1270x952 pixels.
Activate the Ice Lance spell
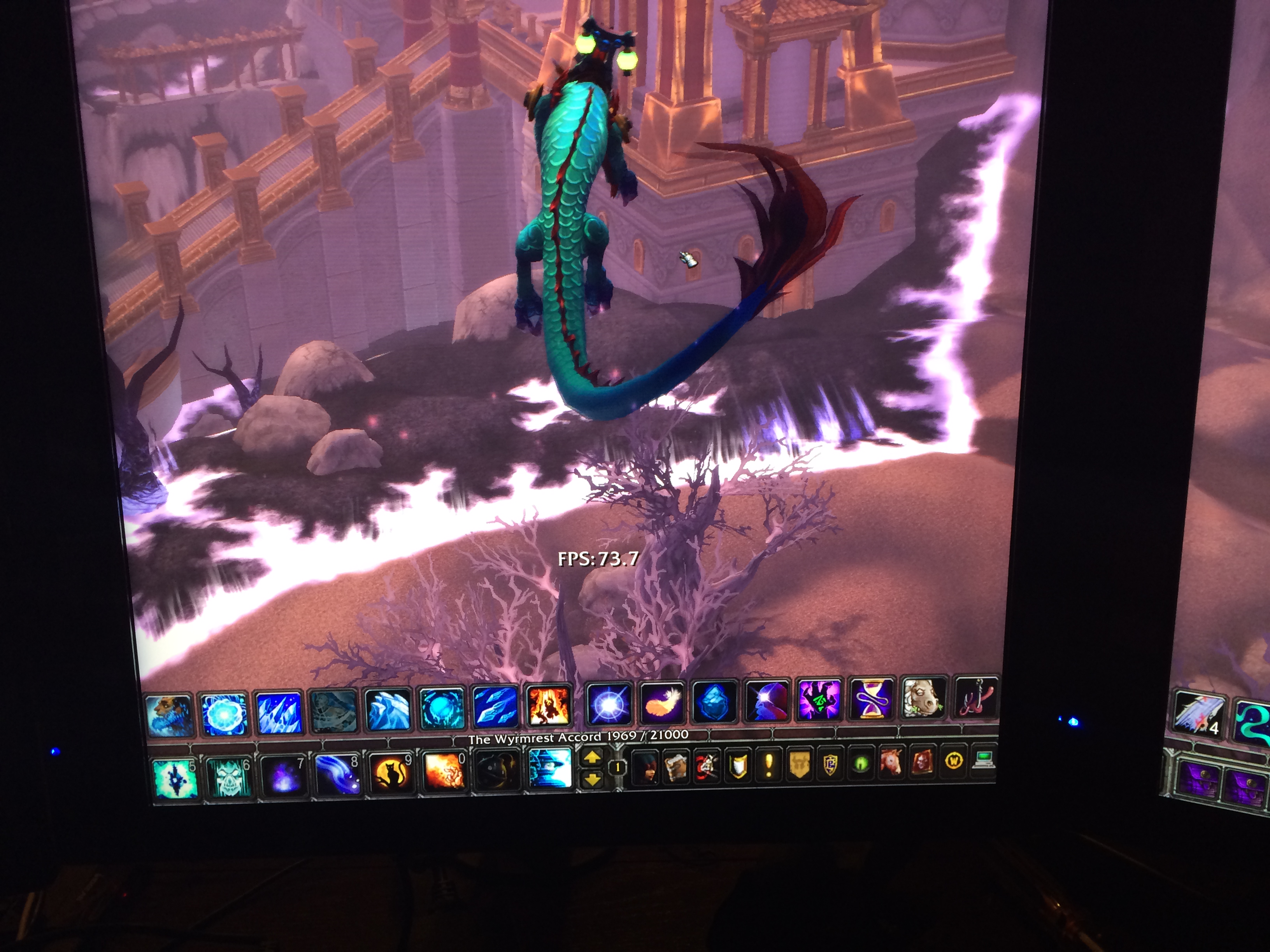(x=495, y=708)
